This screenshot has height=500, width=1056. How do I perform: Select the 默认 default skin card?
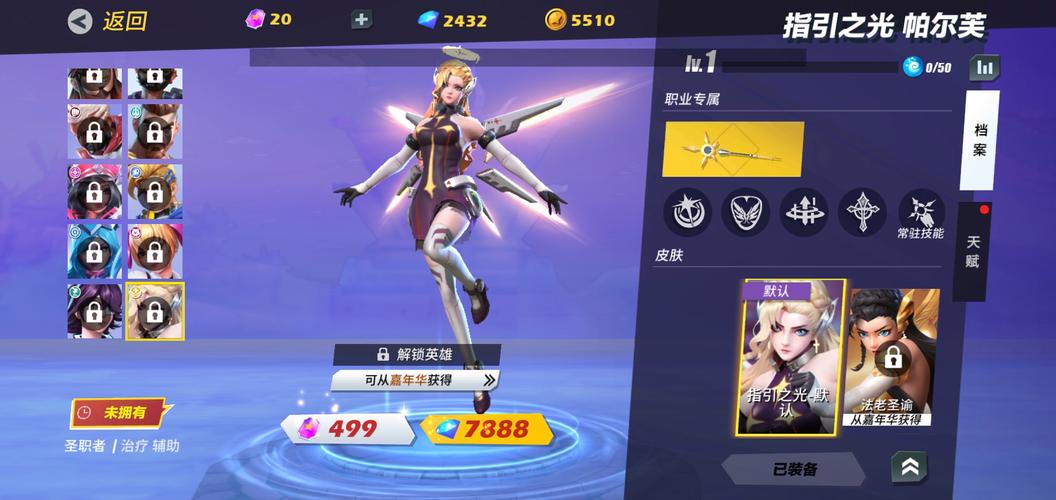coord(792,357)
